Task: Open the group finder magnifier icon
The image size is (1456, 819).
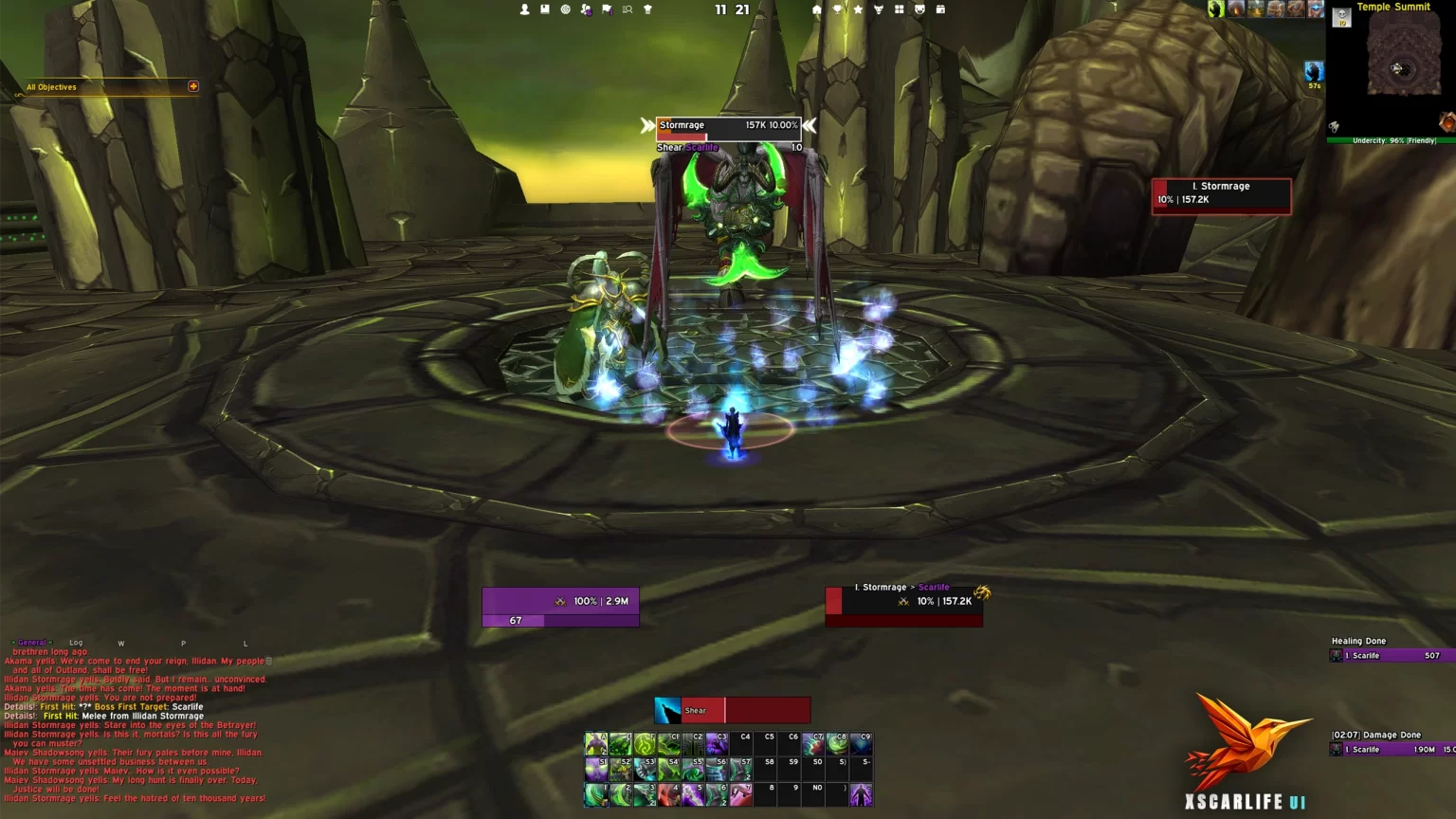Action: (628, 9)
